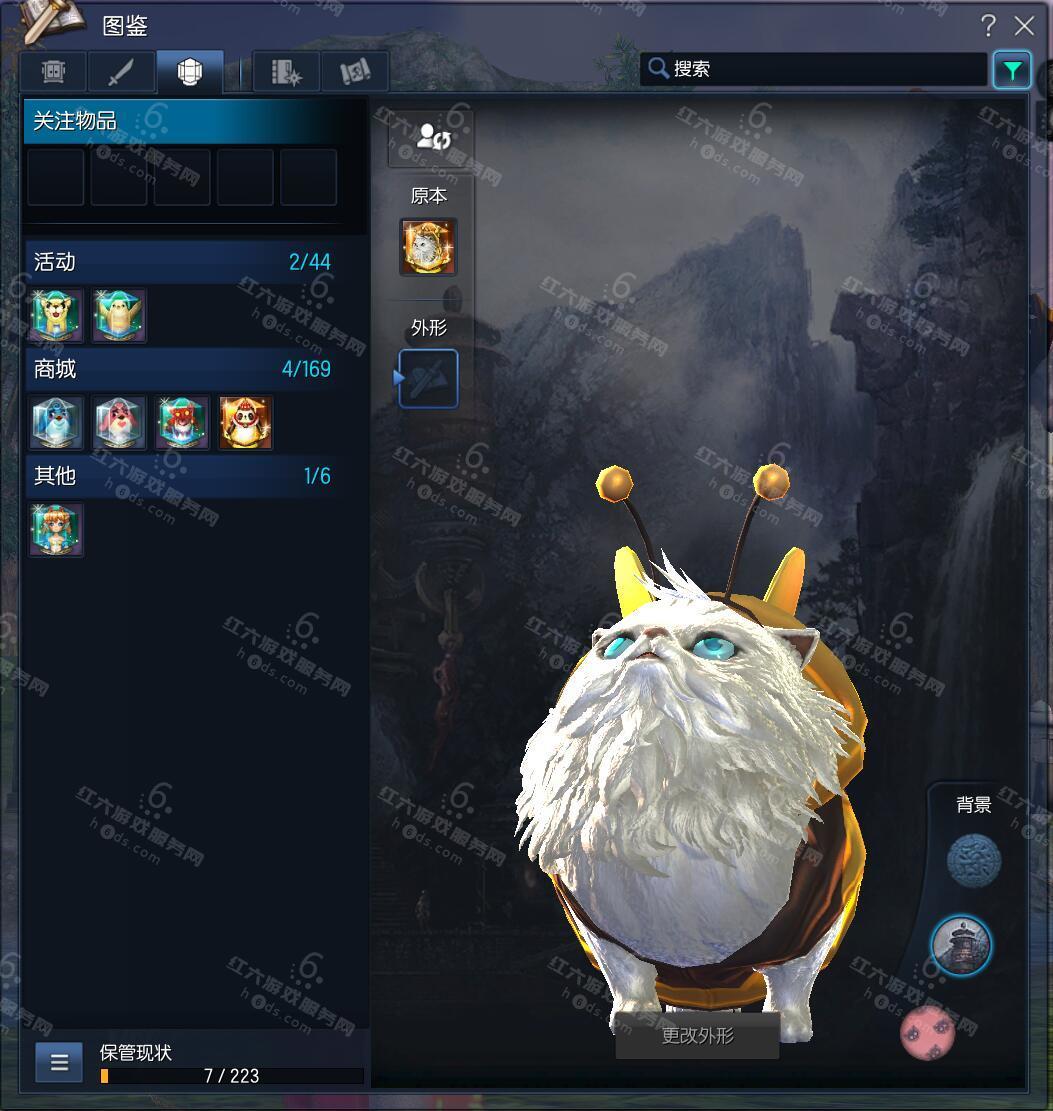Pick the panda pet icon
Screen dimensions: 1053x1111
[246, 423]
